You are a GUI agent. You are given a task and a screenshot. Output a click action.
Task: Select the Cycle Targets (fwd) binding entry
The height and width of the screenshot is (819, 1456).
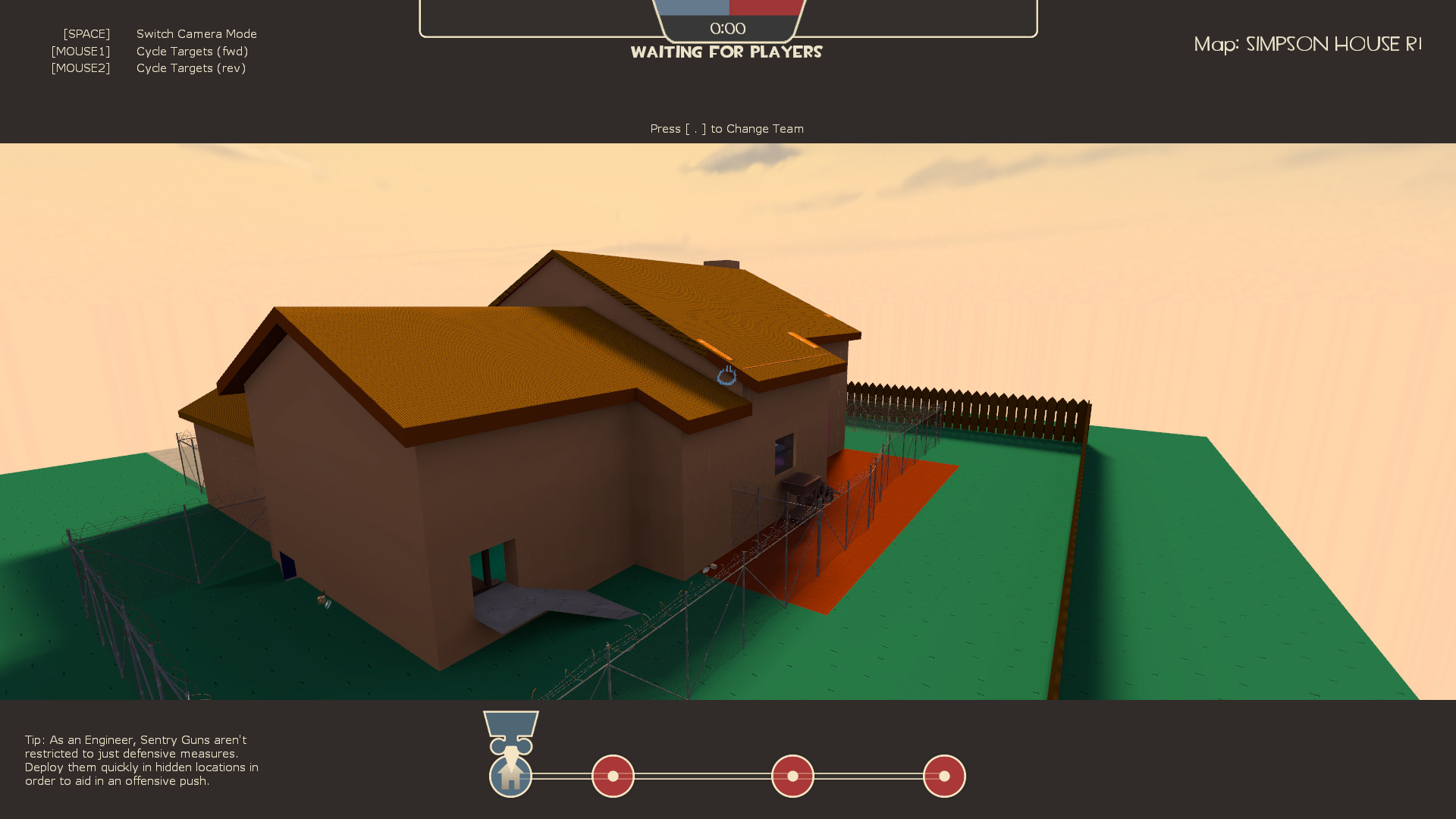click(192, 51)
